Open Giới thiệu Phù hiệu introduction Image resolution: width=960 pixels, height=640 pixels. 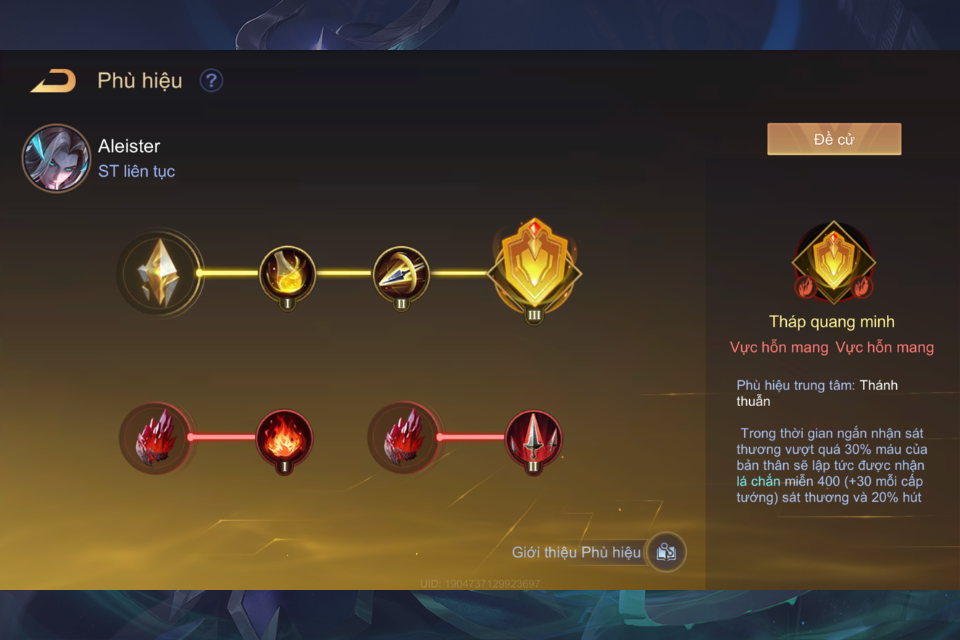pyautogui.click(x=597, y=552)
